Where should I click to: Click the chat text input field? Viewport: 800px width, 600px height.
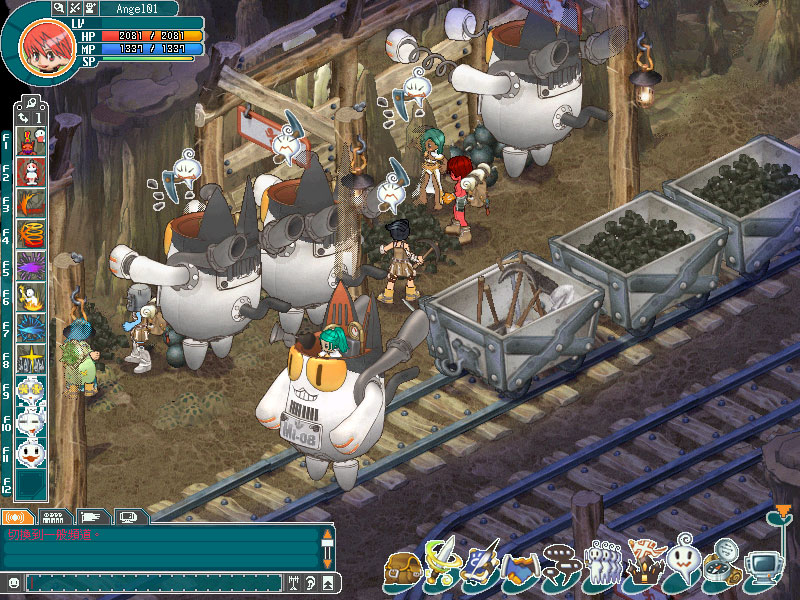tap(150, 582)
